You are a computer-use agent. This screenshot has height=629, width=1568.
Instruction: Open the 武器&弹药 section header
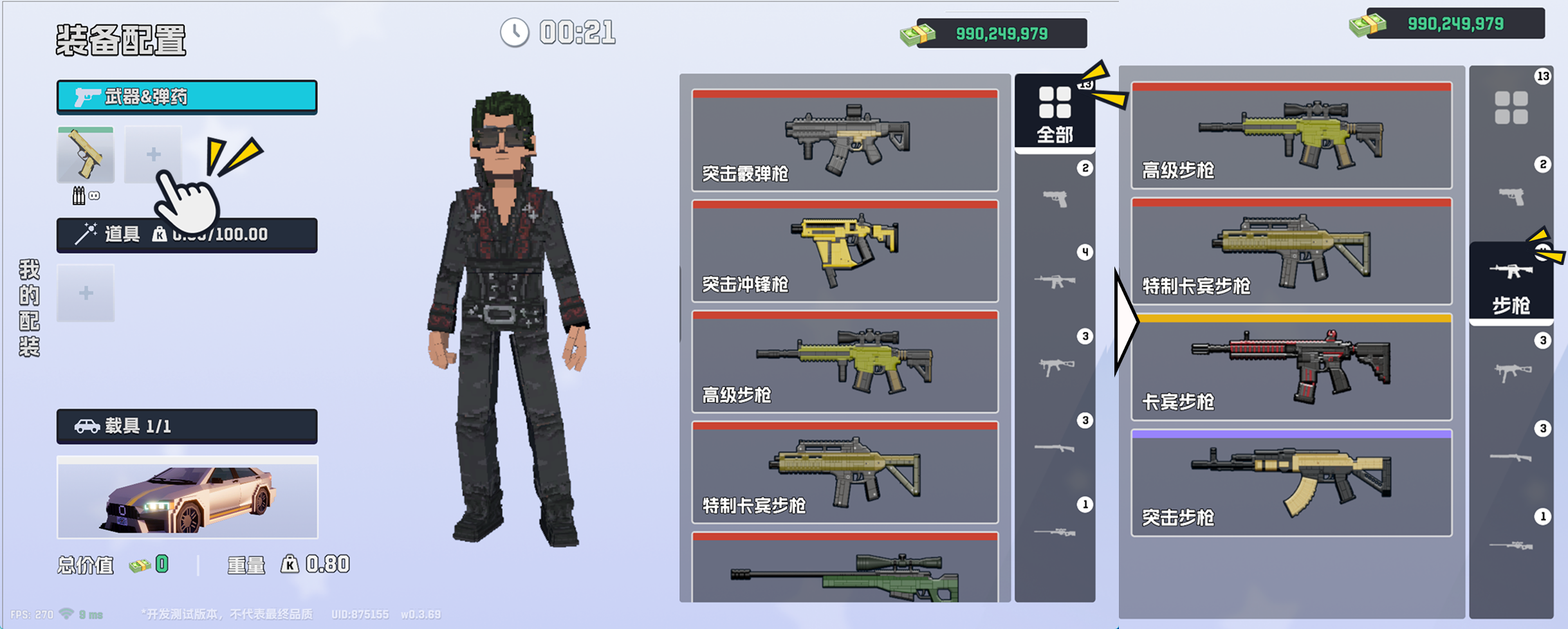(x=187, y=96)
